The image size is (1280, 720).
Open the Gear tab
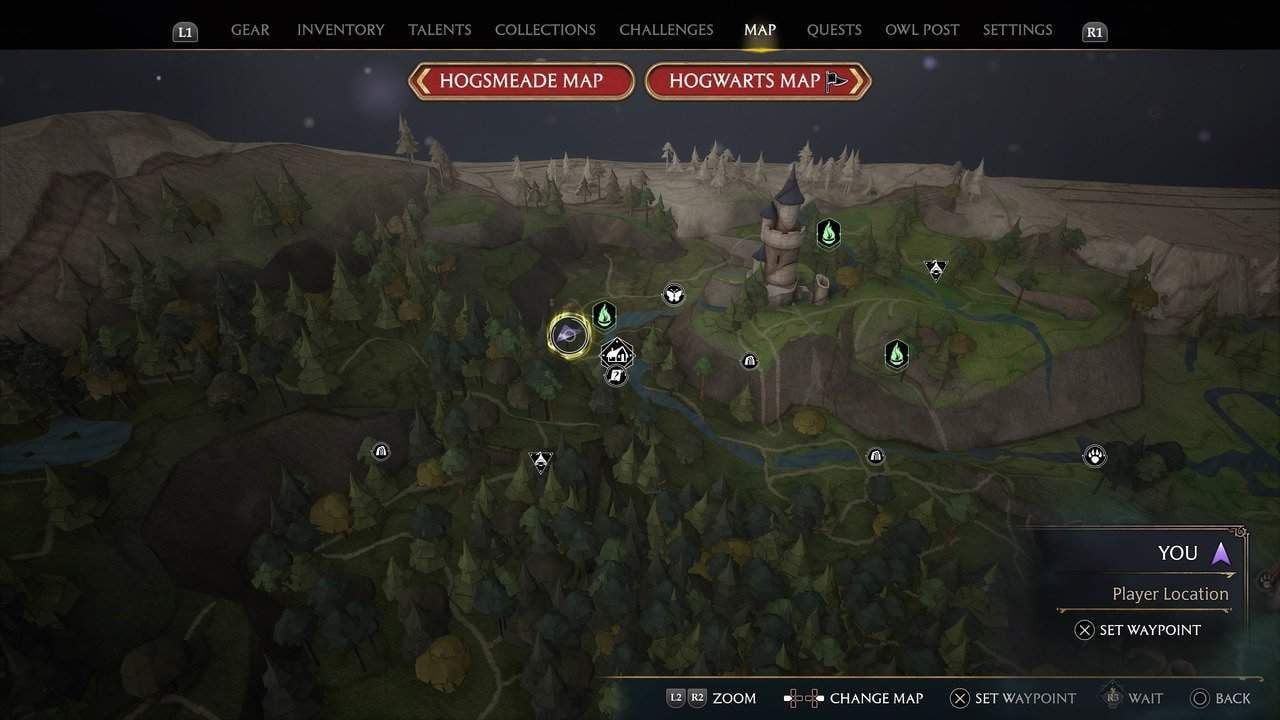tap(250, 30)
